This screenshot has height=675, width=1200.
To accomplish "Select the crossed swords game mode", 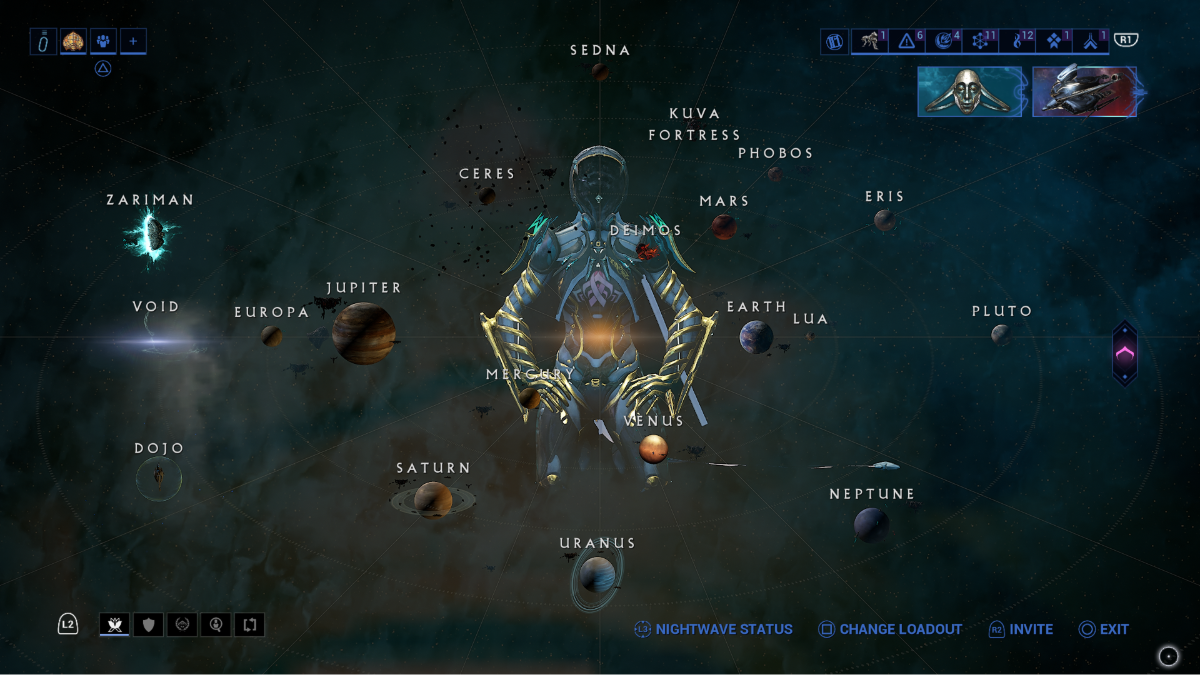I will click(x=114, y=625).
